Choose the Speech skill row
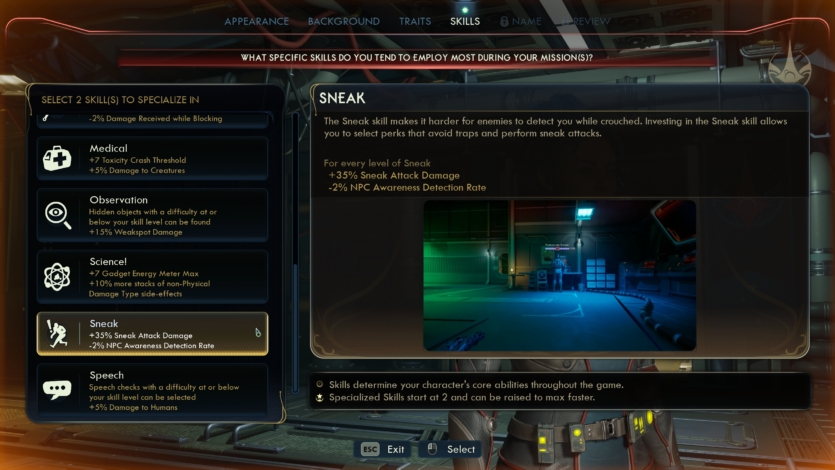This screenshot has height=470, width=835. [x=152, y=390]
